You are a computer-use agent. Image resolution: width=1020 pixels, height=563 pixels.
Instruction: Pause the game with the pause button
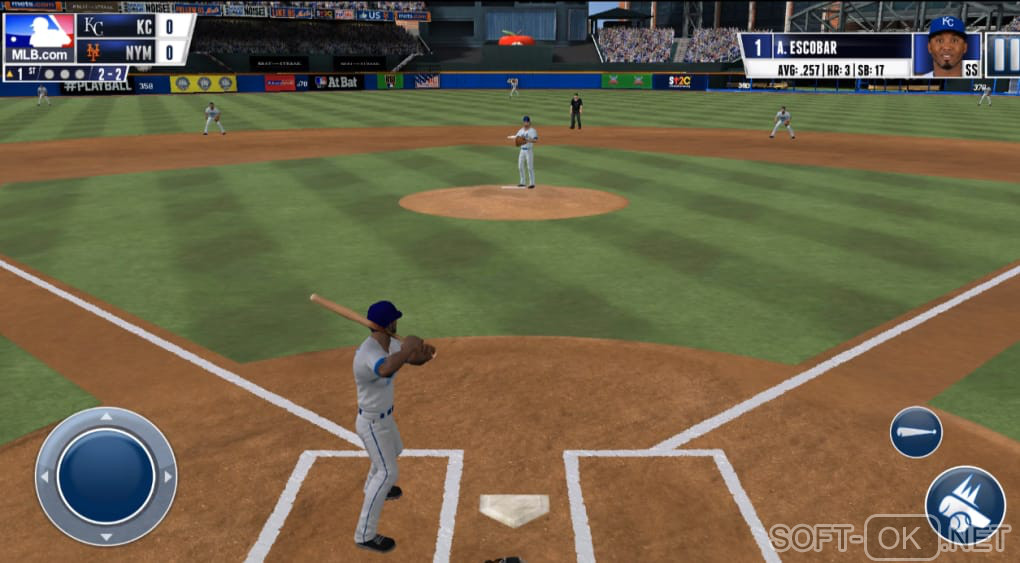click(1002, 55)
